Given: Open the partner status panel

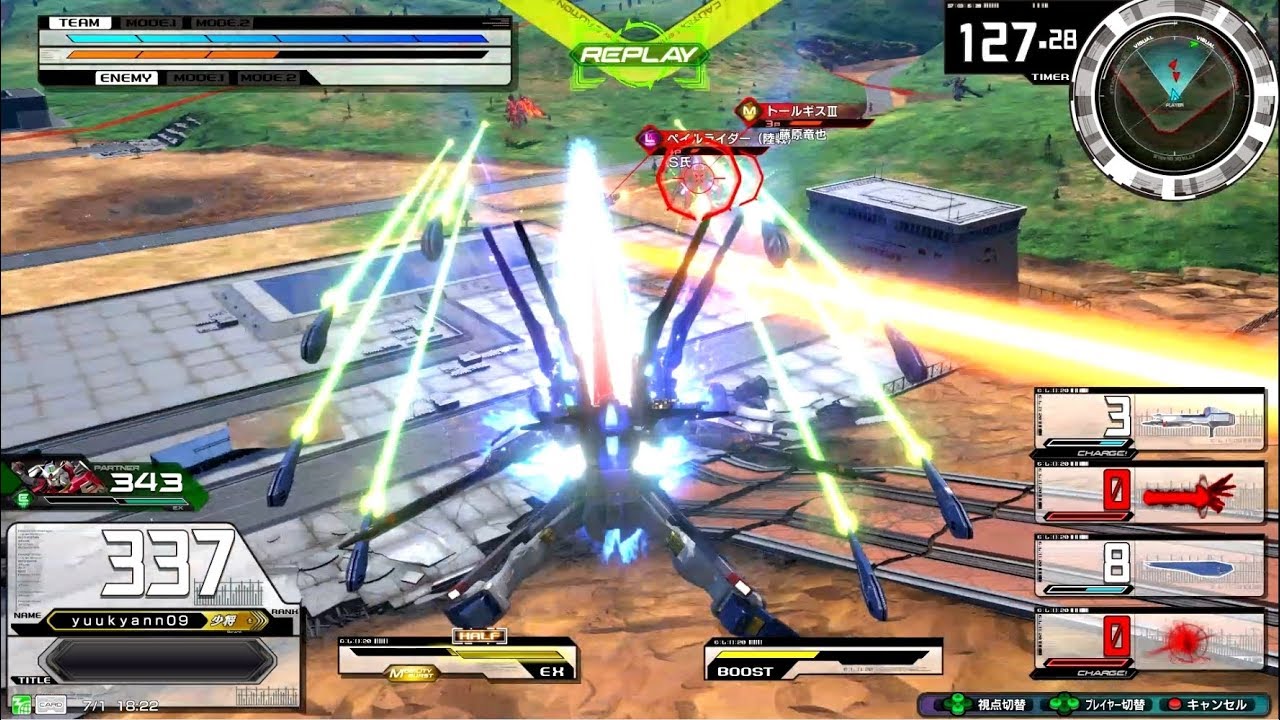Looking at the screenshot, I should tap(104, 485).
